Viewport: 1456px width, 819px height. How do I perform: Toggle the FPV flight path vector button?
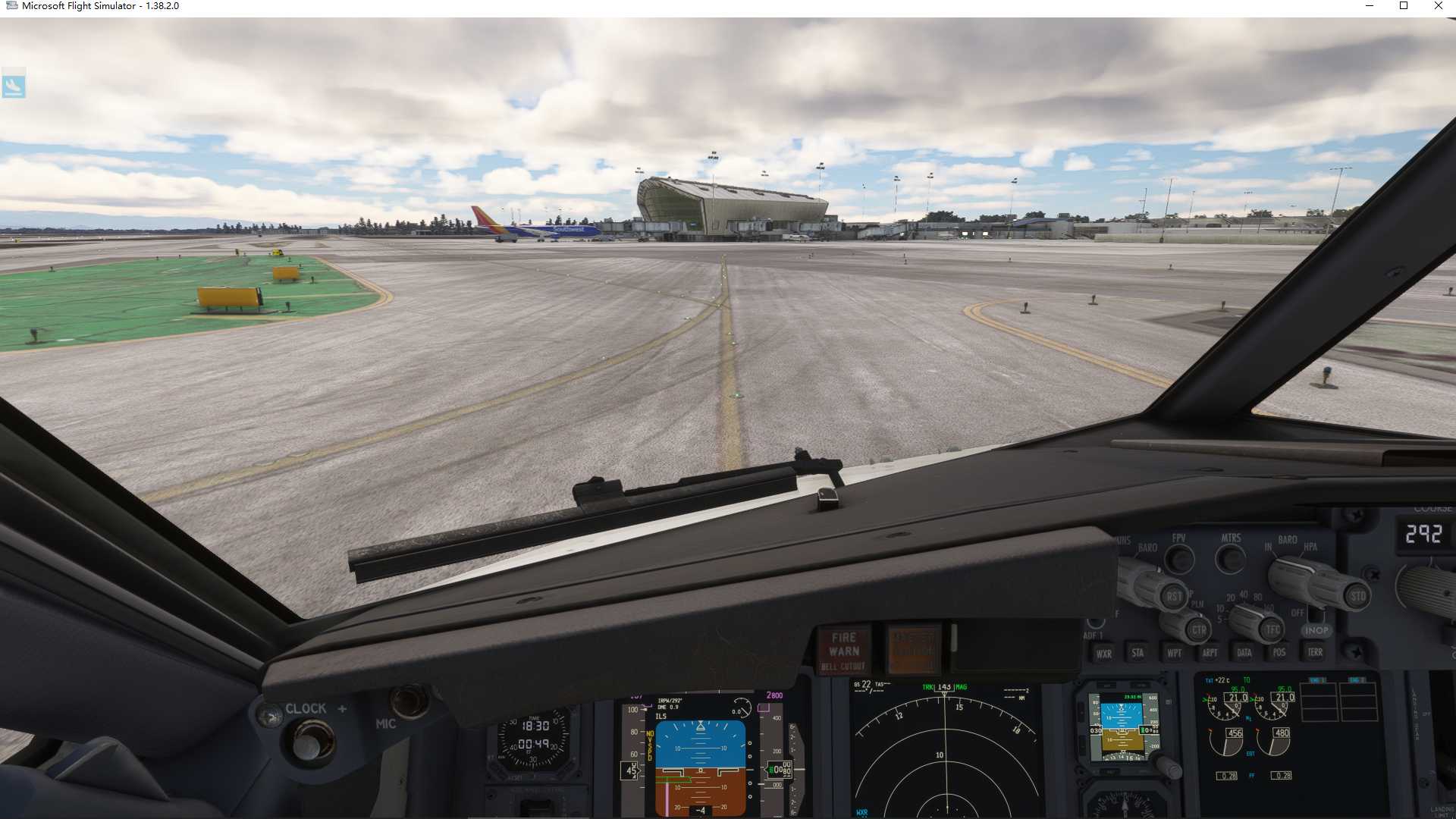[x=1179, y=558]
